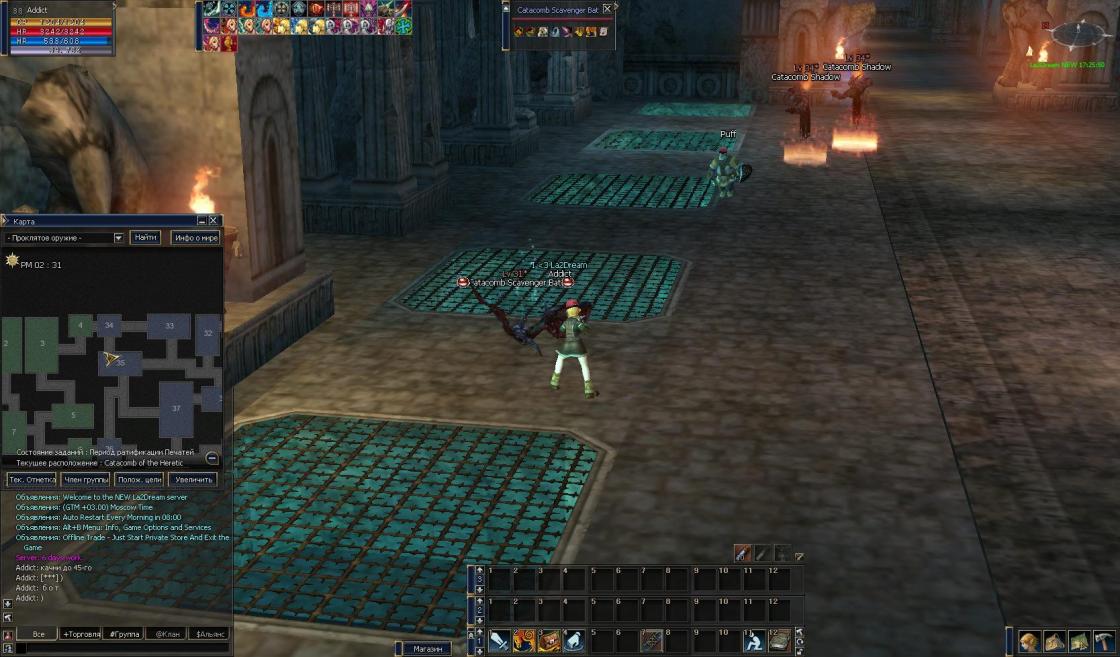The height and width of the screenshot is (657, 1120).
Task: Zoom out the map with the minus button
Action: [x=212, y=458]
